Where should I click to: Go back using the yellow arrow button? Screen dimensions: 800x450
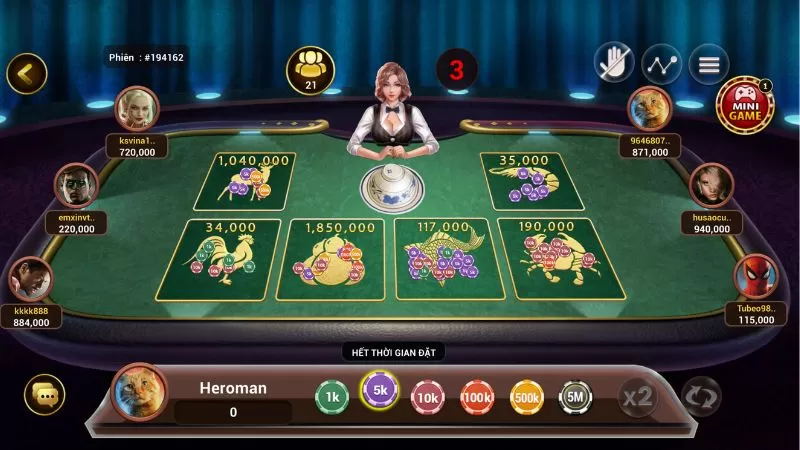27,73
